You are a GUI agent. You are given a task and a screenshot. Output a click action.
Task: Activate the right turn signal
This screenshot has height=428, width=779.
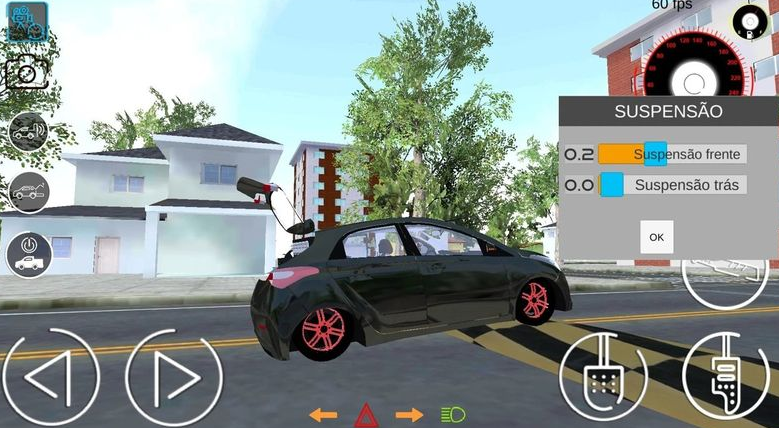(x=409, y=414)
